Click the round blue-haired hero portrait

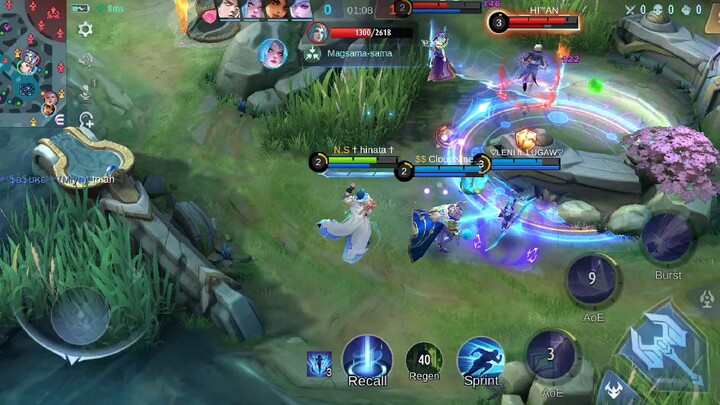(272, 53)
